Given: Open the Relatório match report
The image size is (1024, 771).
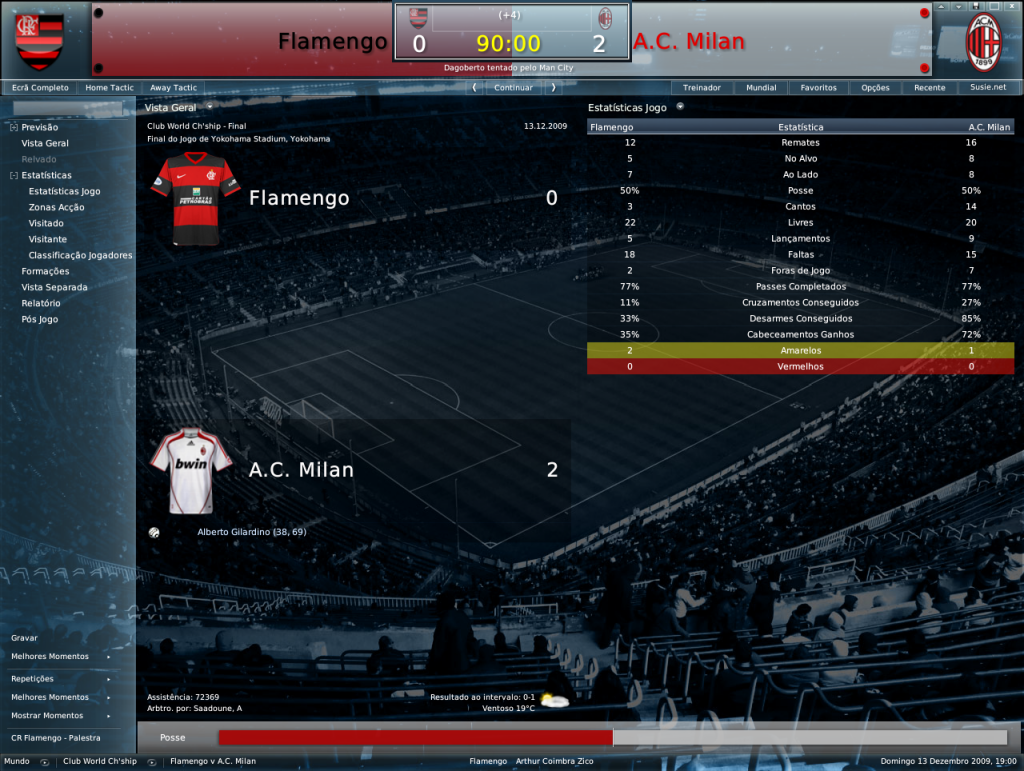Looking at the screenshot, I should click(x=41, y=303).
